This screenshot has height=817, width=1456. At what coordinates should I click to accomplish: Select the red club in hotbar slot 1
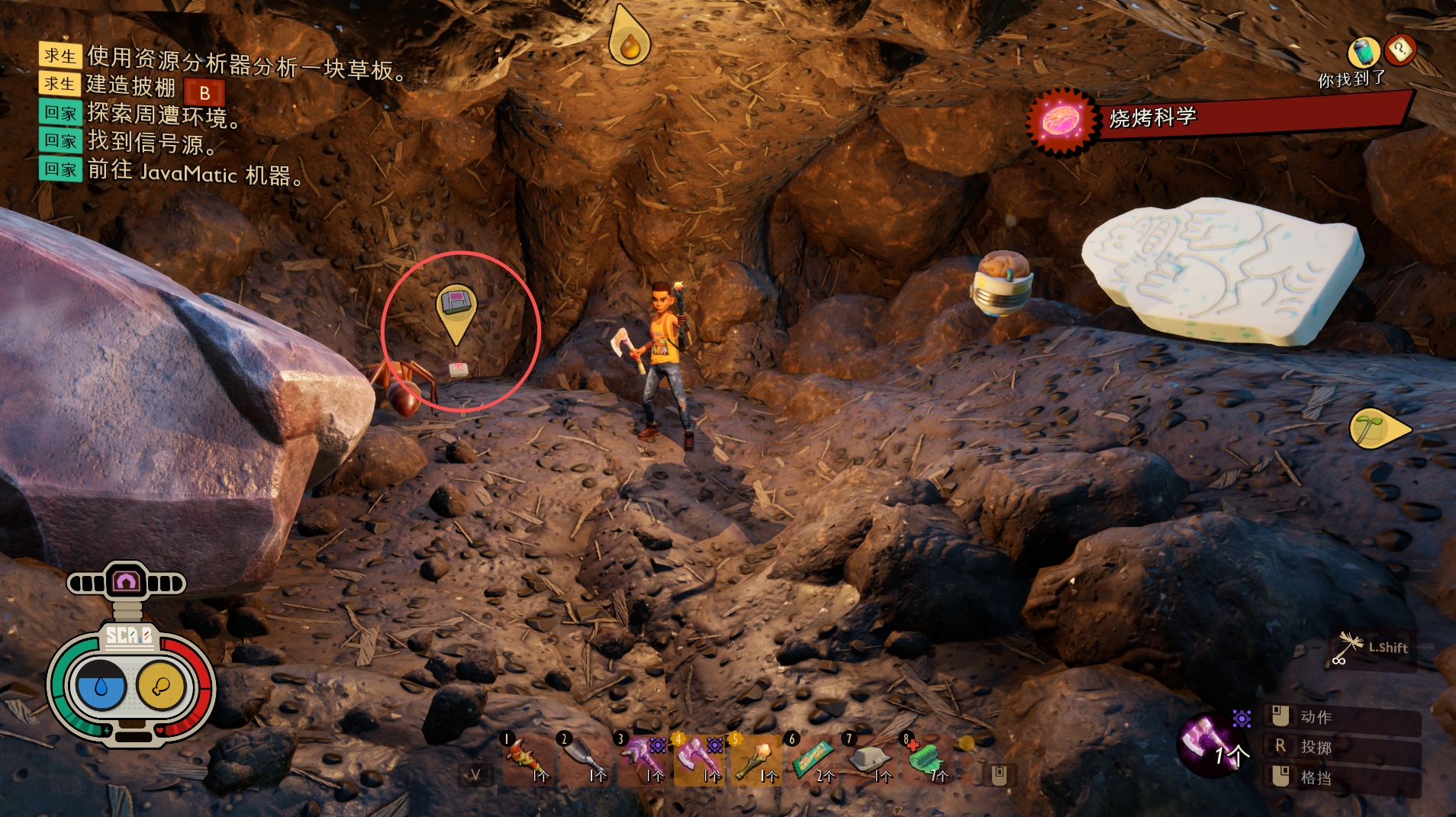tap(527, 760)
